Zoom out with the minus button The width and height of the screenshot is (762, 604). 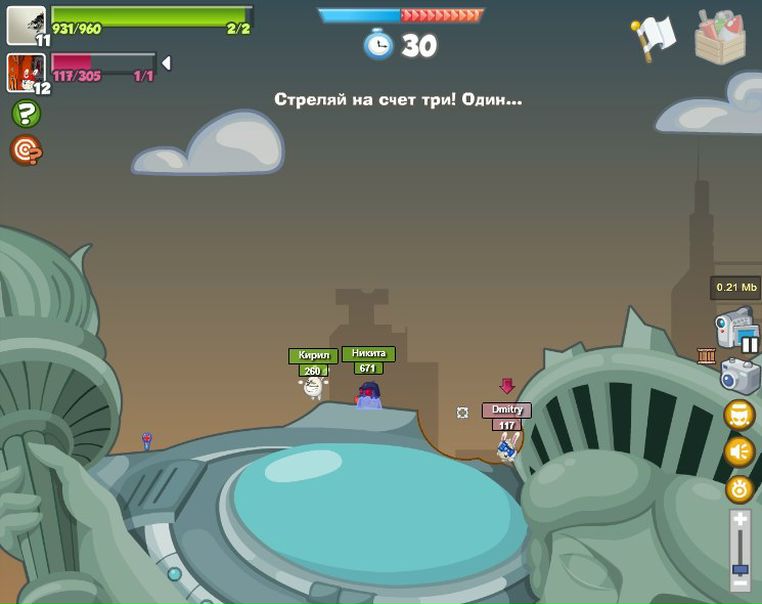pyautogui.click(x=740, y=582)
